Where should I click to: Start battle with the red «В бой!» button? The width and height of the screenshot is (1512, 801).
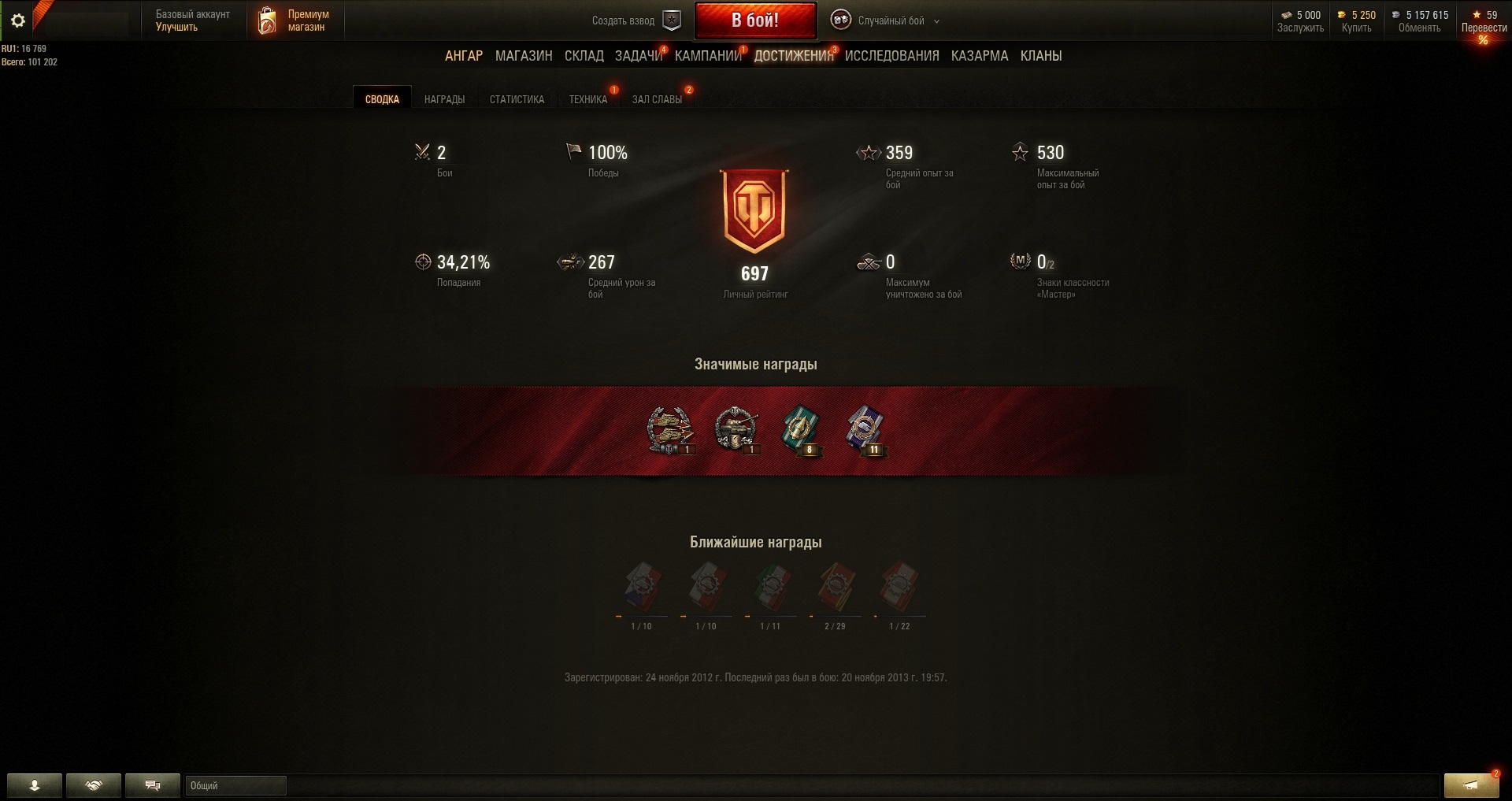(x=754, y=20)
